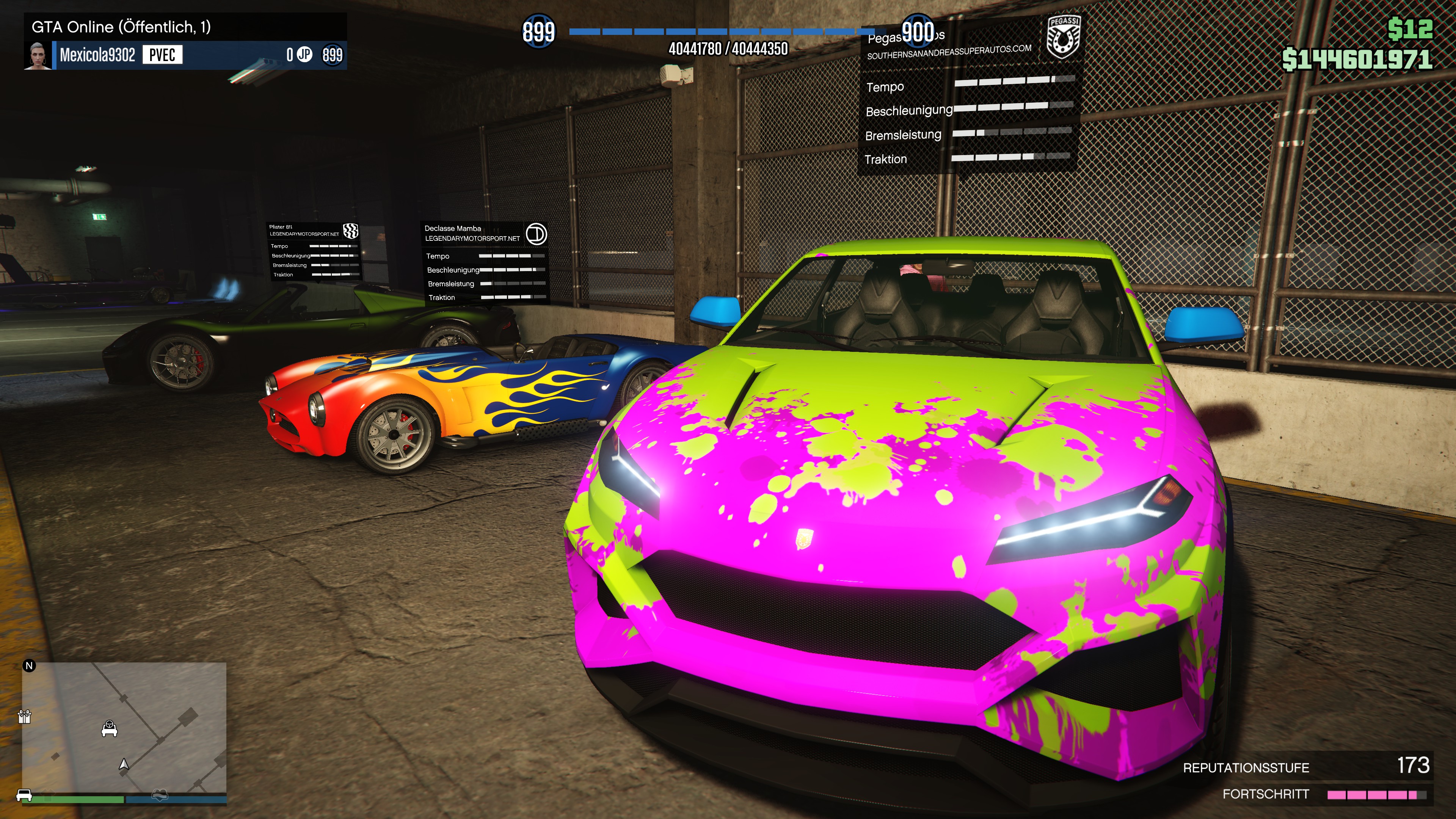
Task: Click the Declasse logo on the Mamba card
Action: click(x=536, y=234)
